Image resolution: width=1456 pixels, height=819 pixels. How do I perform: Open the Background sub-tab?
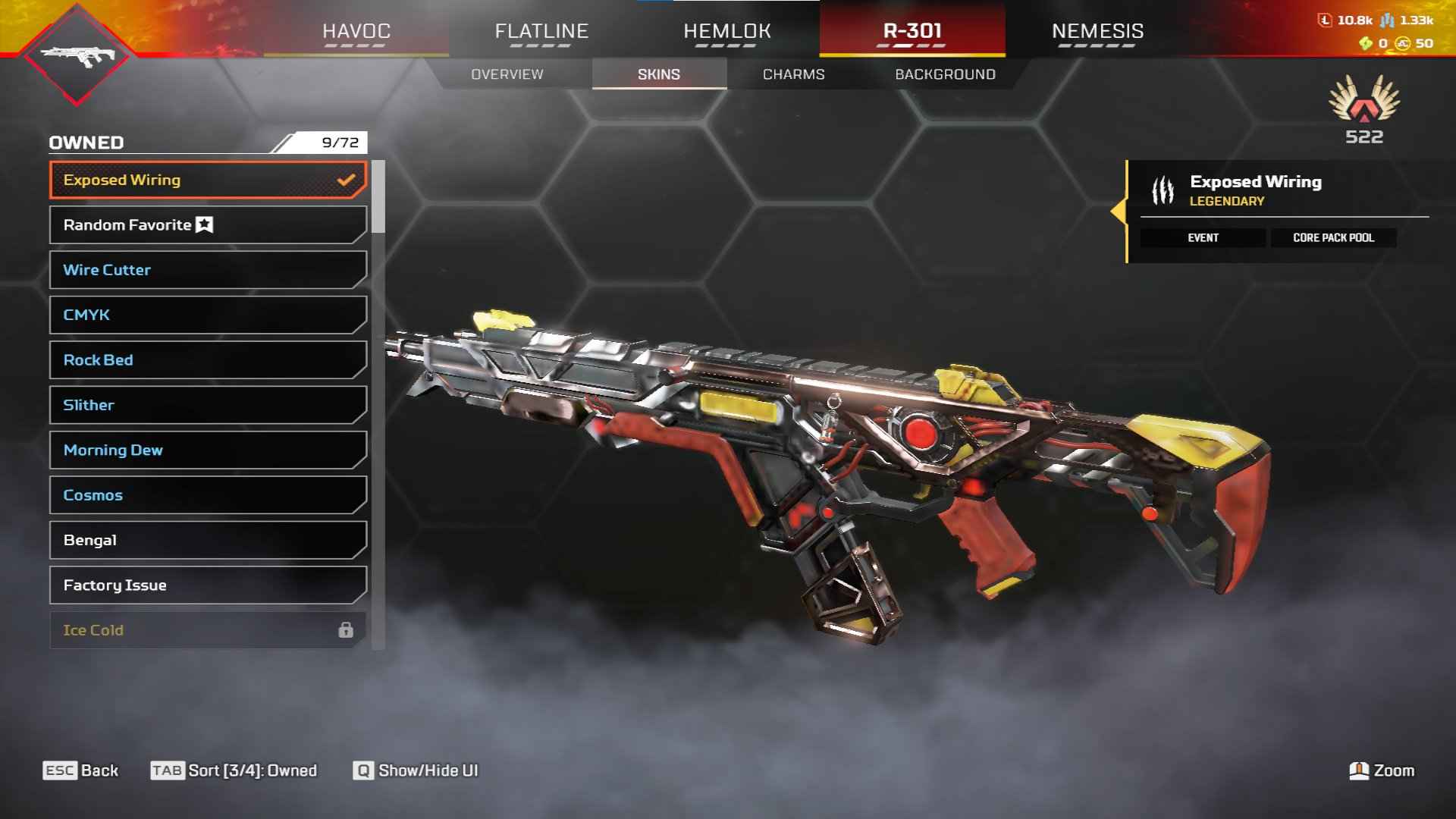(x=945, y=74)
